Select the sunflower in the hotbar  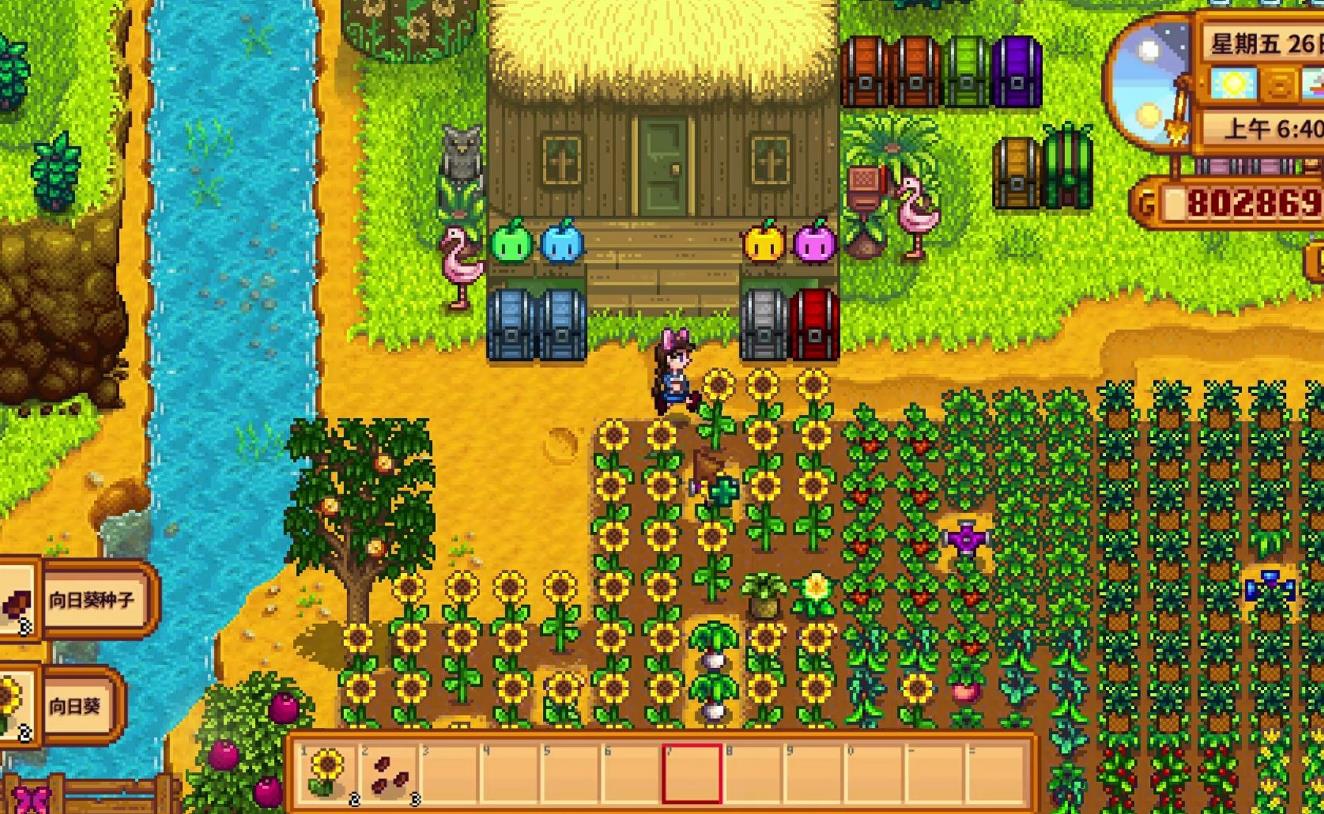tap(326, 772)
